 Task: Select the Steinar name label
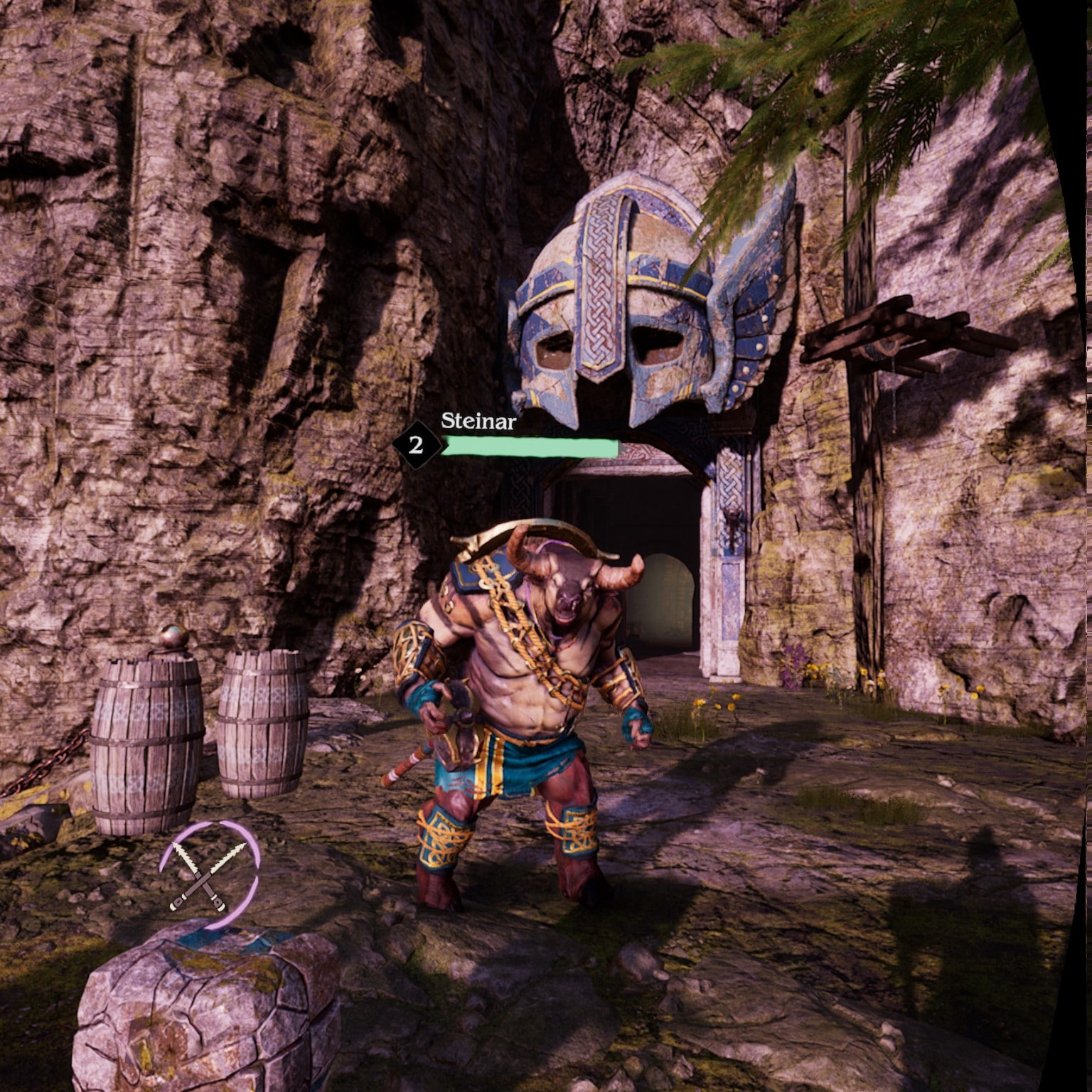click(x=478, y=421)
